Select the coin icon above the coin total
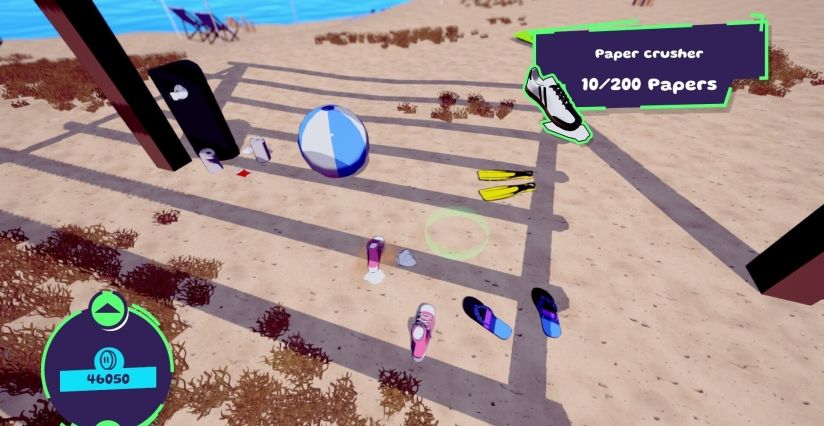824x426 pixels. (108, 358)
